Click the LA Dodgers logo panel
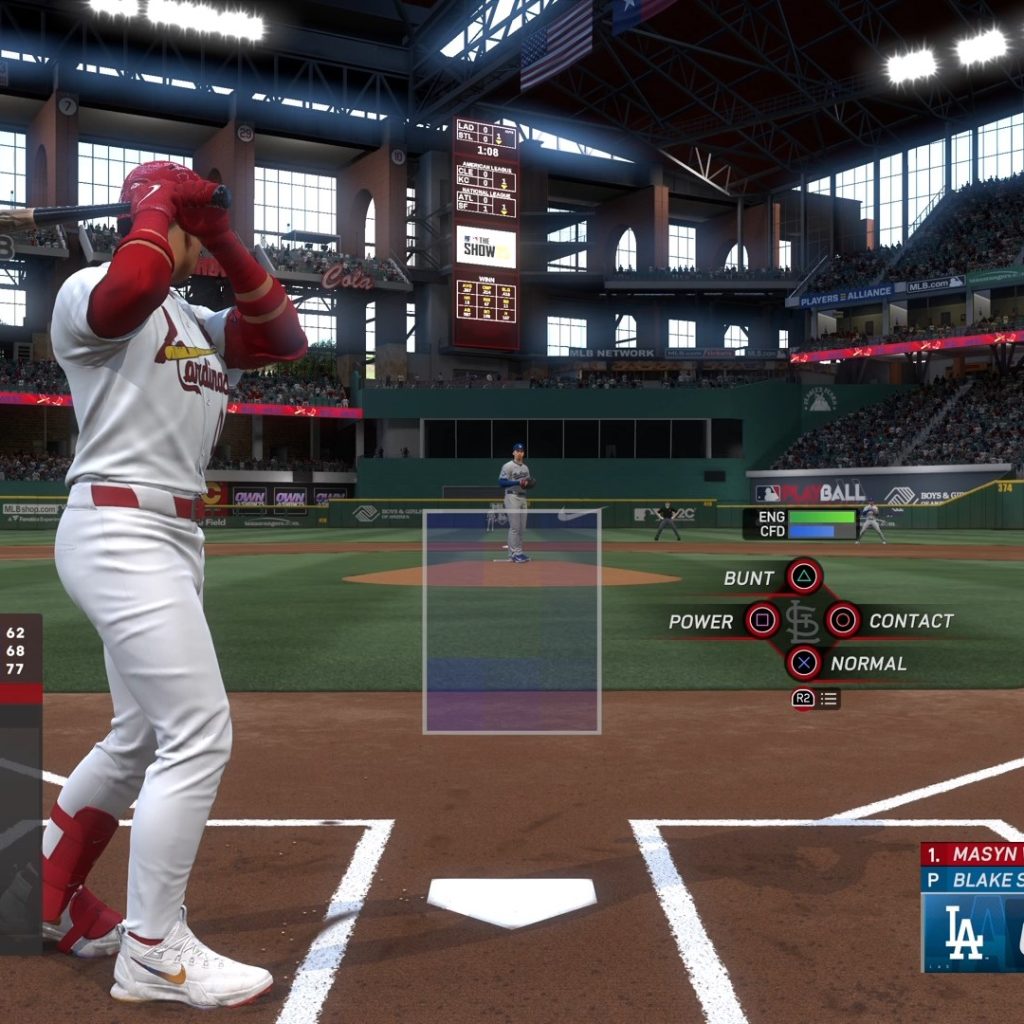The image size is (1024, 1024). (x=968, y=932)
